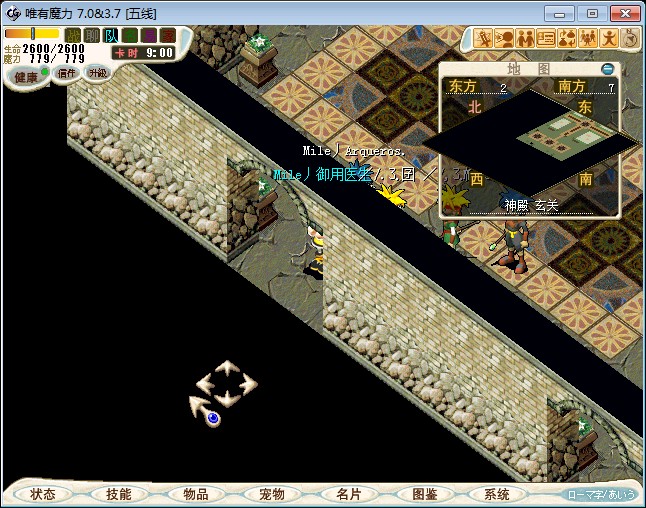The width and height of the screenshot is (646, 508).
Task: Open the 物品 items menu
Action: tap(195, 494)
